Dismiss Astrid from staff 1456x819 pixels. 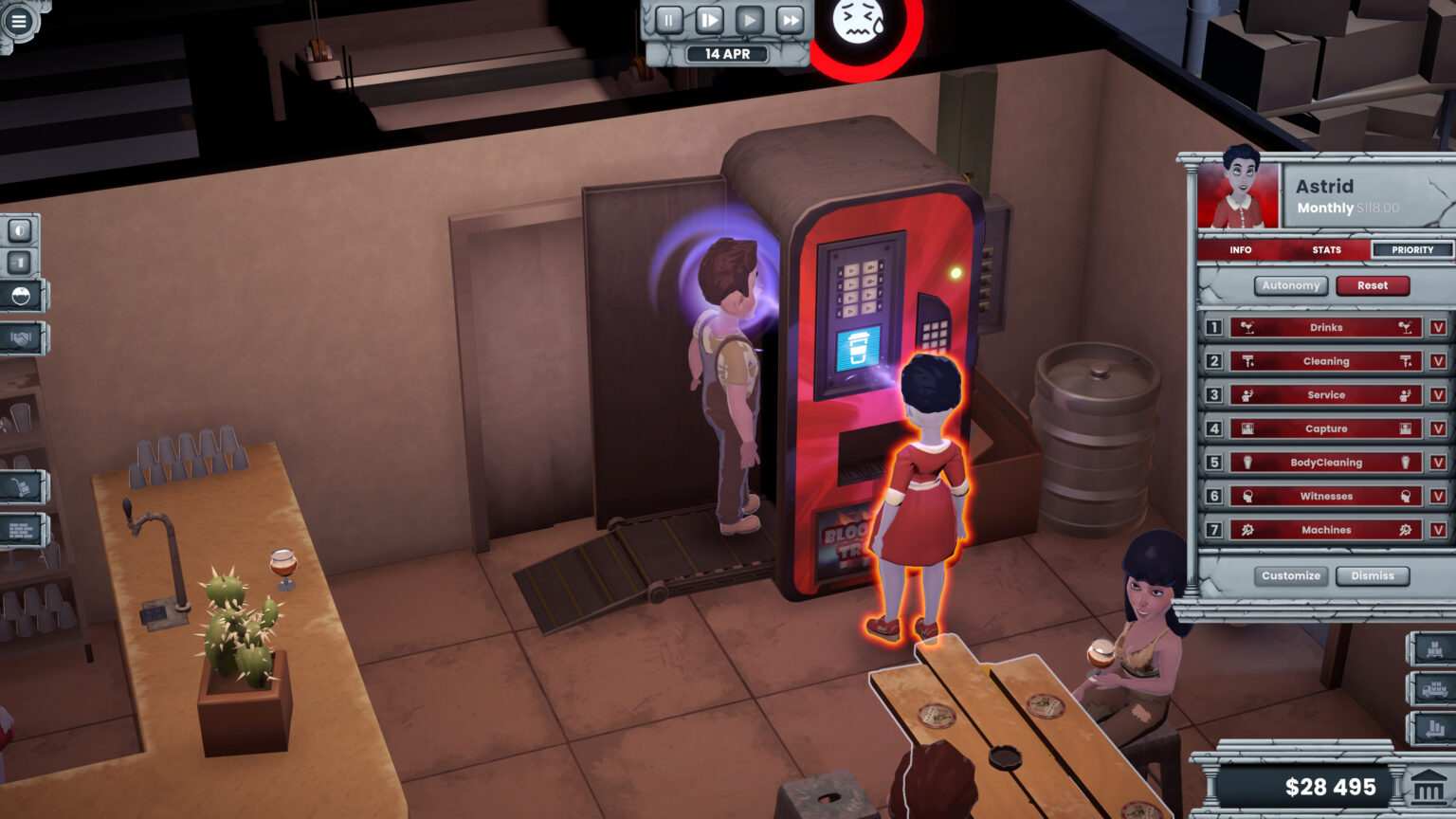coord(1372,576)
